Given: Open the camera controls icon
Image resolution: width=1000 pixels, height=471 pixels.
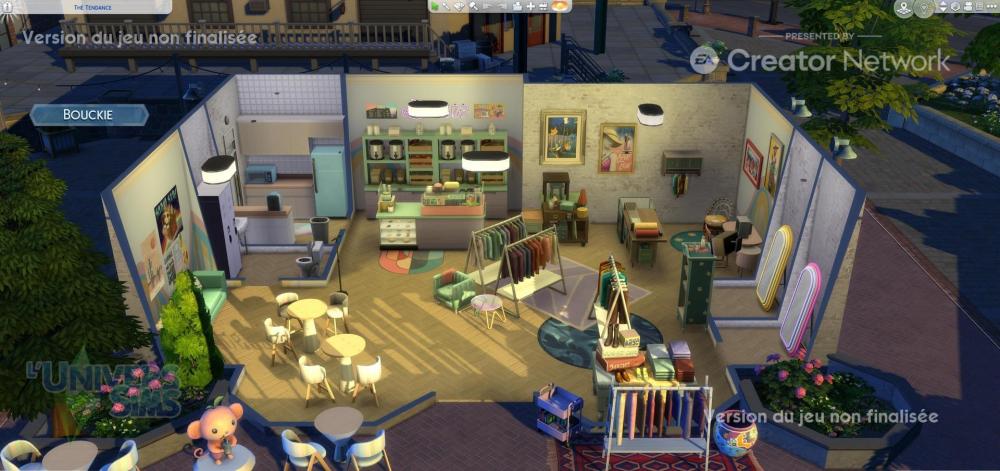Looking at the screenshot, I should tap(968, 7).
